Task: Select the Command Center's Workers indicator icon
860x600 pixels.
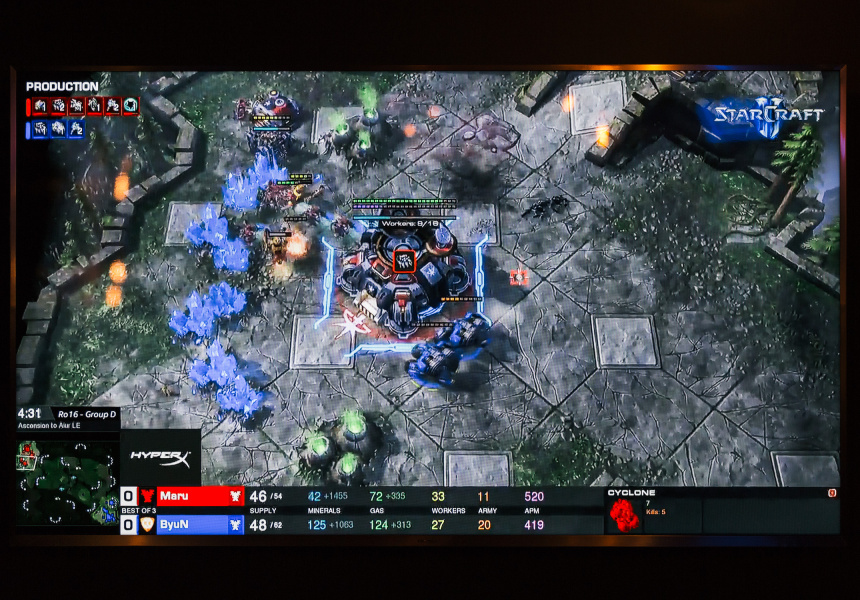Action: (404, 260)
